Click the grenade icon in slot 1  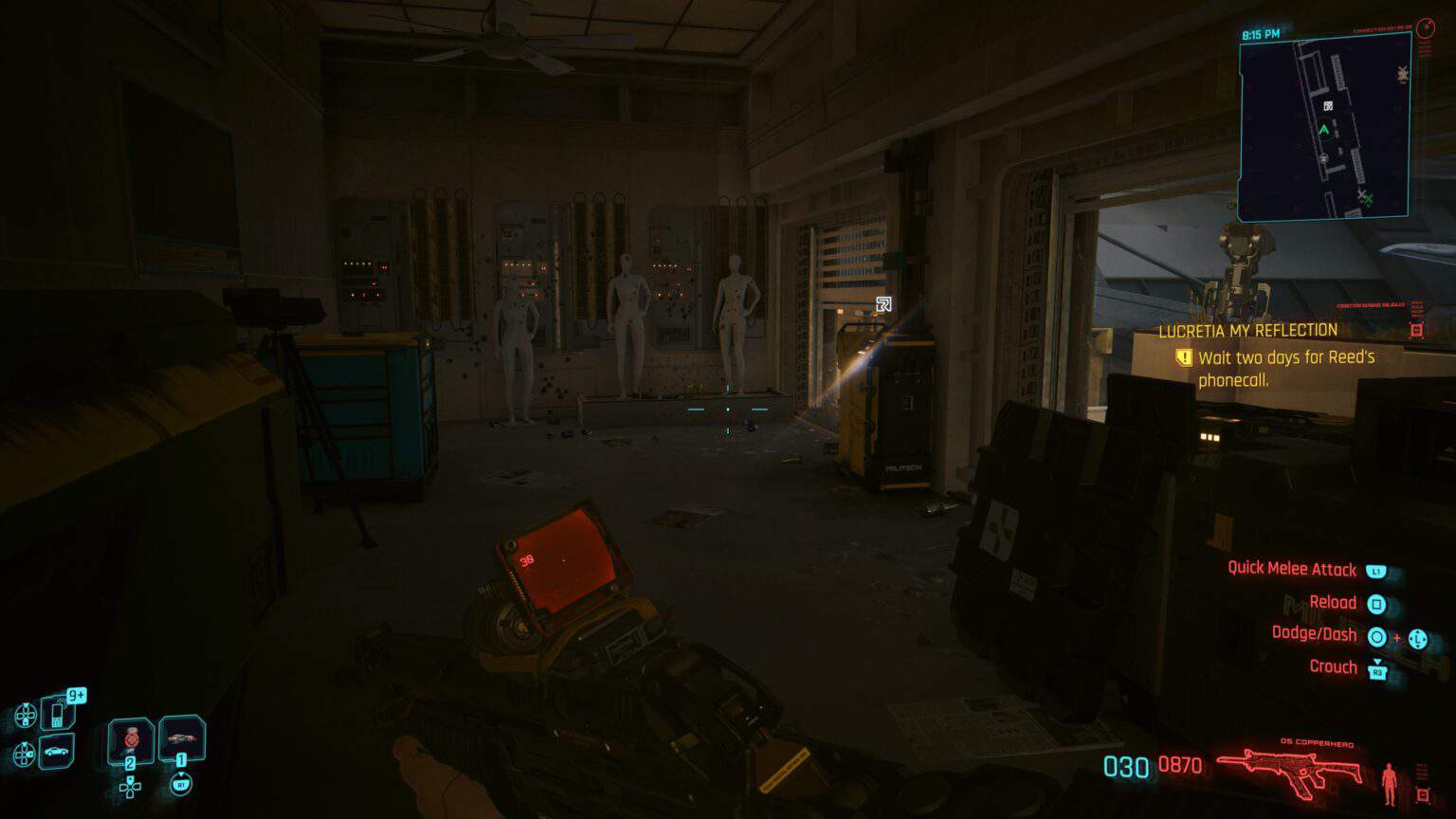tap(180, 737)
